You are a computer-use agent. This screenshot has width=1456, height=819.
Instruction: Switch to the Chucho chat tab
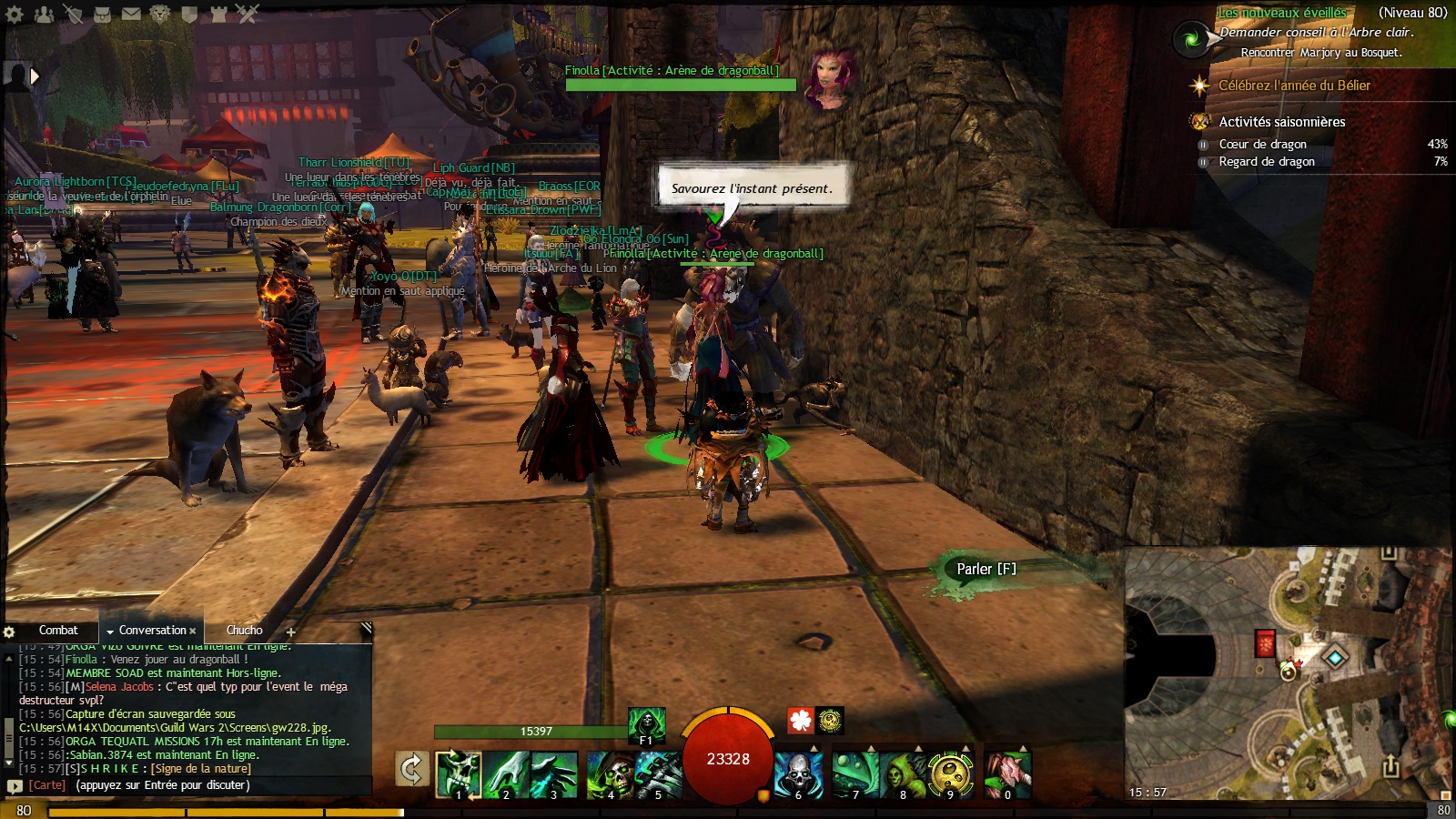tap(244, 630)
